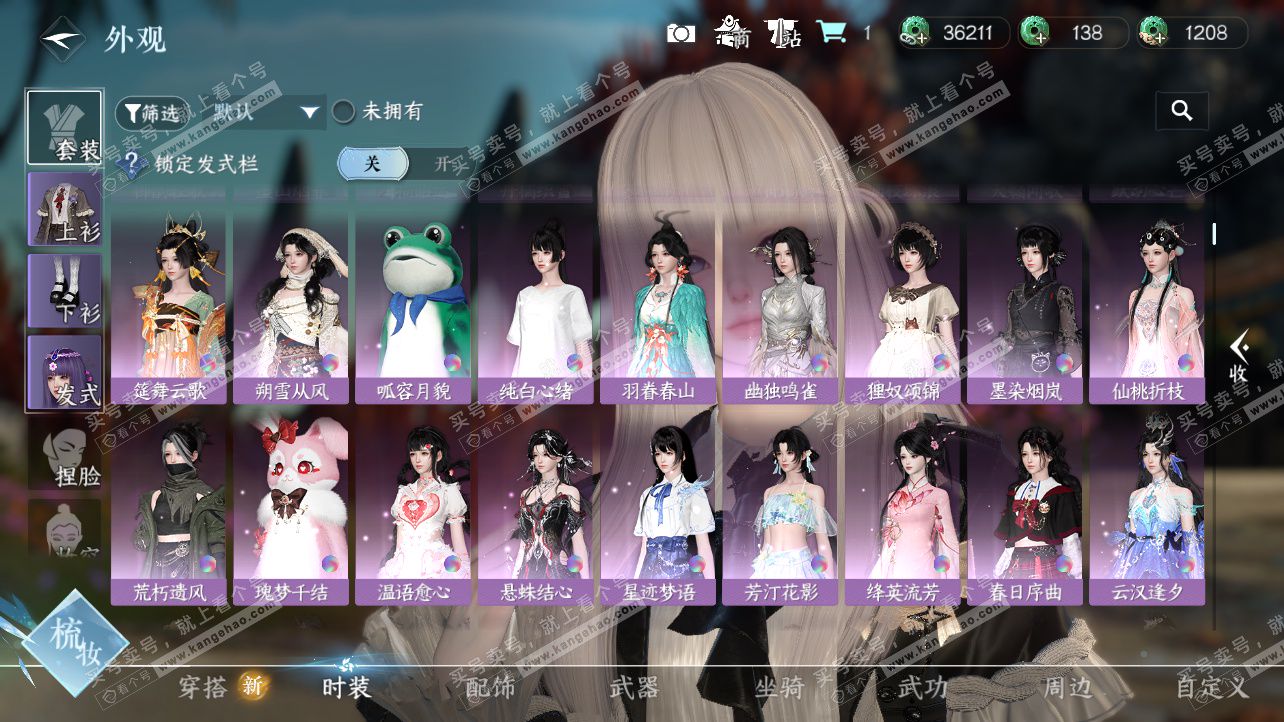1284x722 pixels.
Task: Choose the 发式 hairstyle category
Action: (x=65, y=372)
